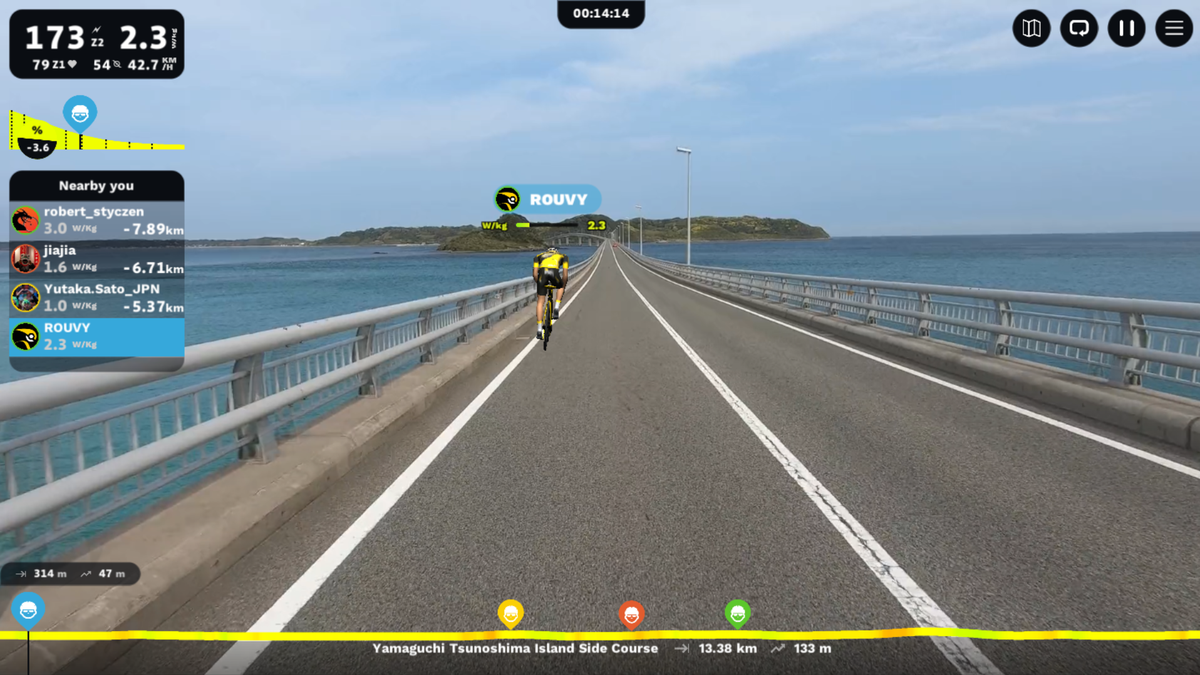
Task: Pause the ride
Action: click(1126, 28)
